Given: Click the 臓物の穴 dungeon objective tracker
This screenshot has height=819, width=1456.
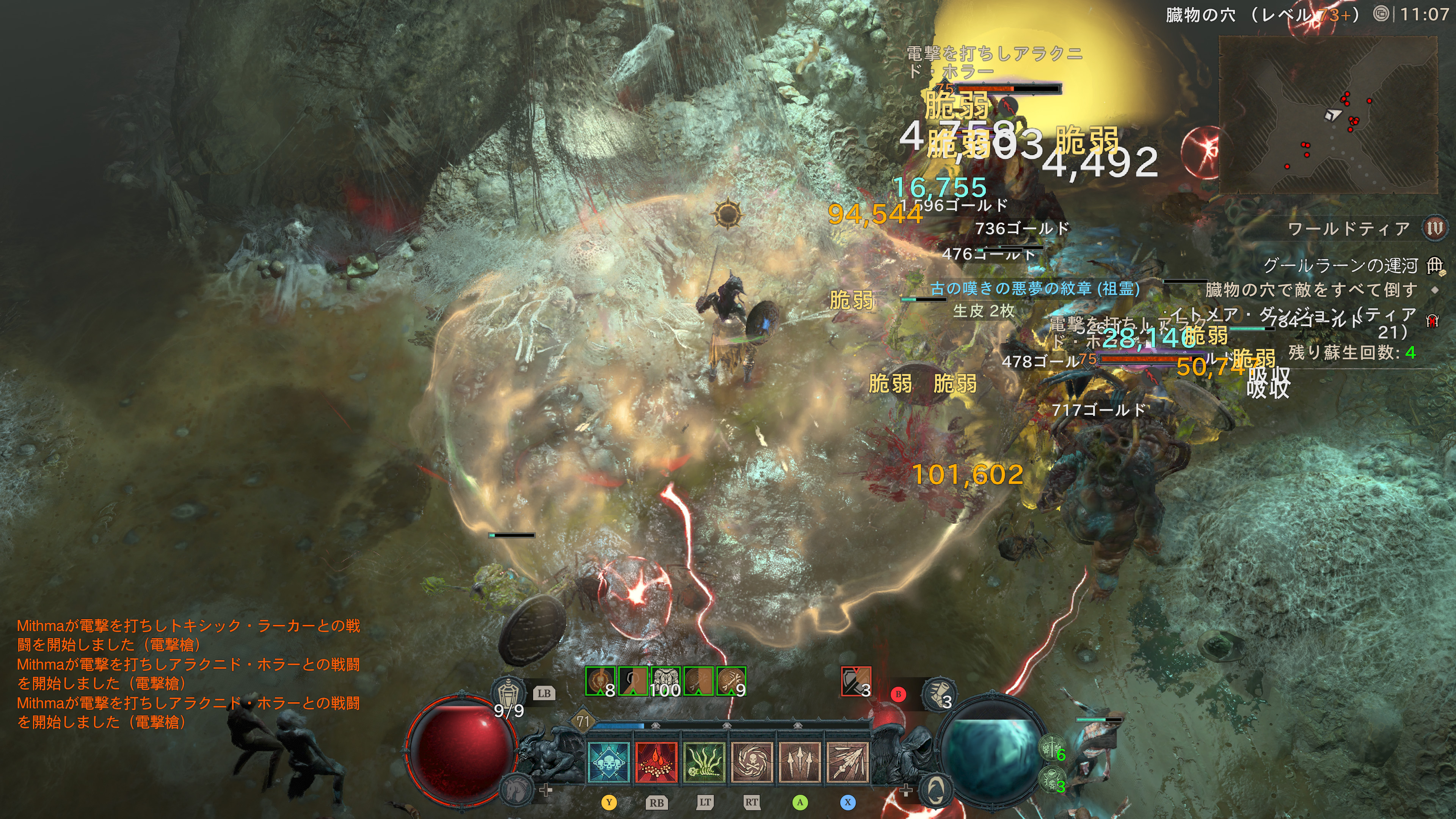Looking at the screenshot, I should (x=1311, y=290).
